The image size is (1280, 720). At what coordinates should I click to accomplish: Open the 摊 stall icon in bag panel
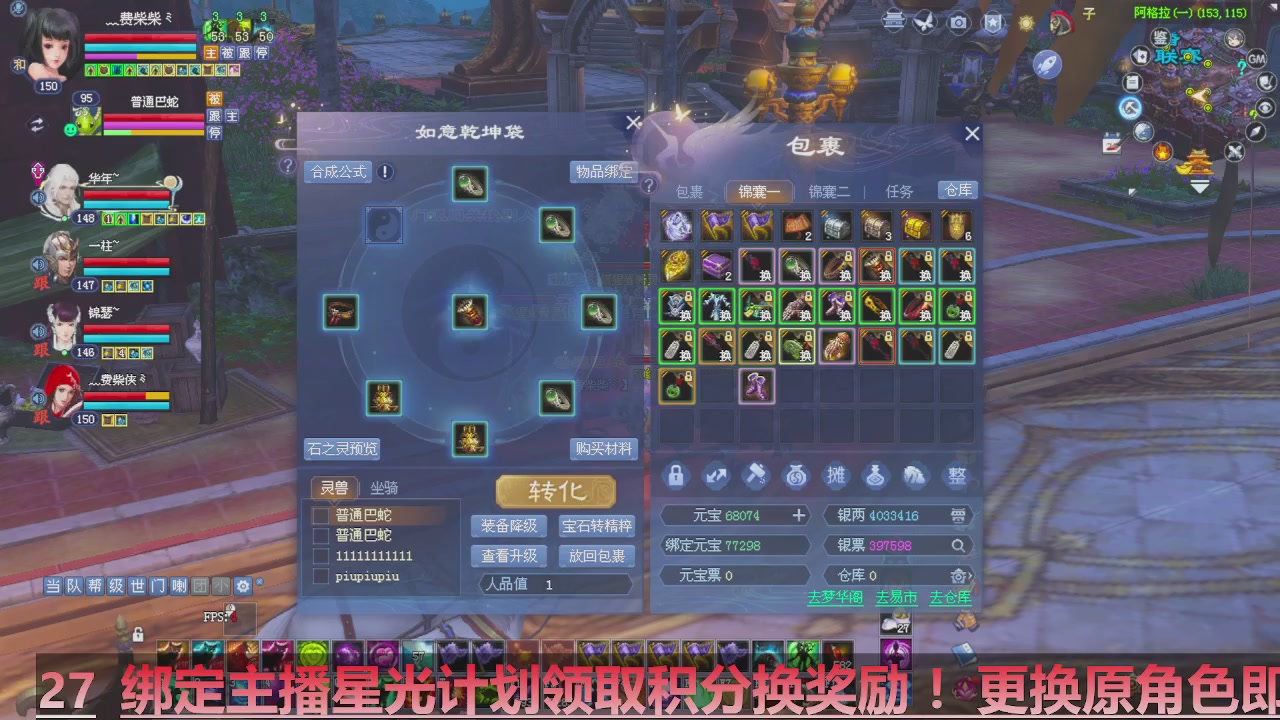coord(836,477)
